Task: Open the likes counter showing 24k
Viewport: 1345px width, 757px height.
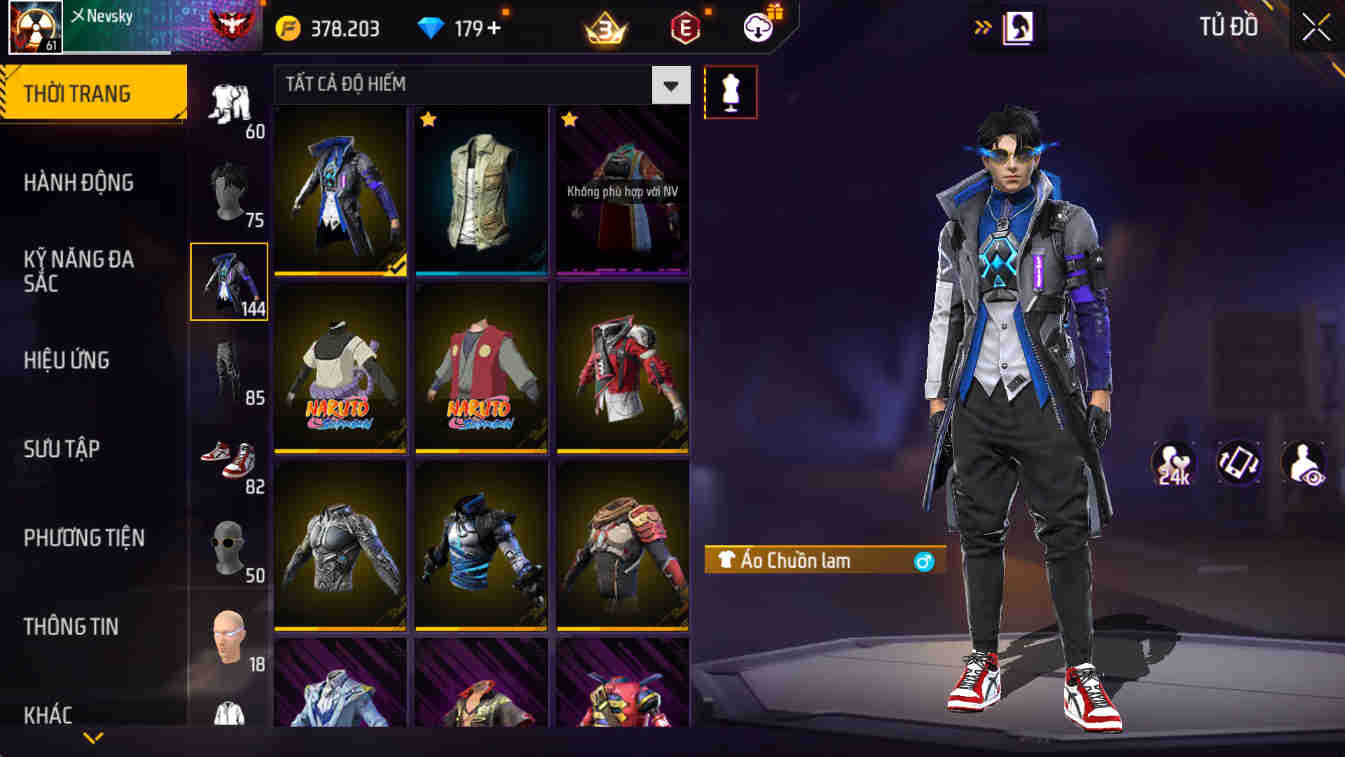Action: tap(1173, 463)
